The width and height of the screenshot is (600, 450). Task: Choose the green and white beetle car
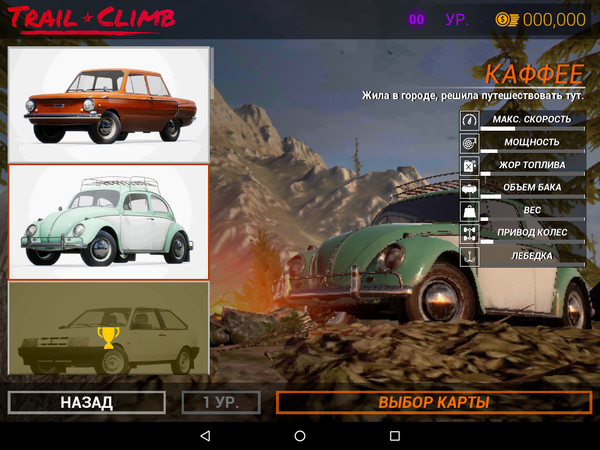coord(109,221)
